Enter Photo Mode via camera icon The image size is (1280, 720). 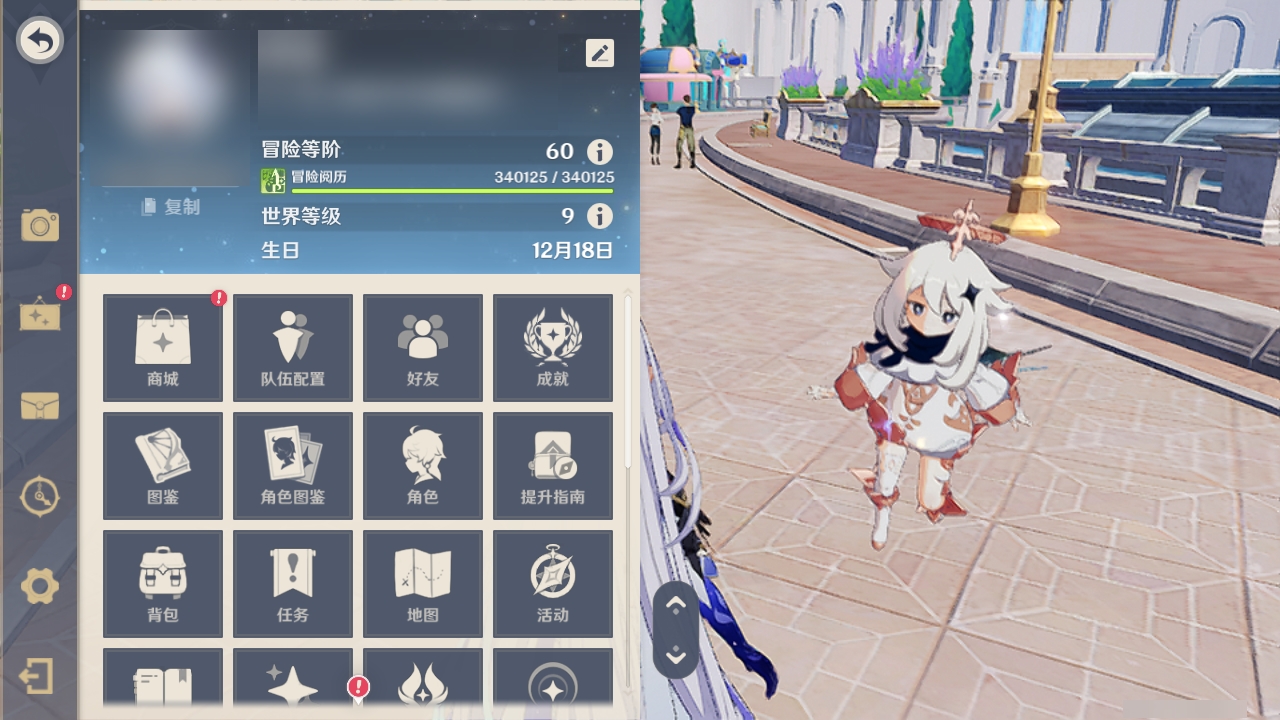[x=38, y=226]
